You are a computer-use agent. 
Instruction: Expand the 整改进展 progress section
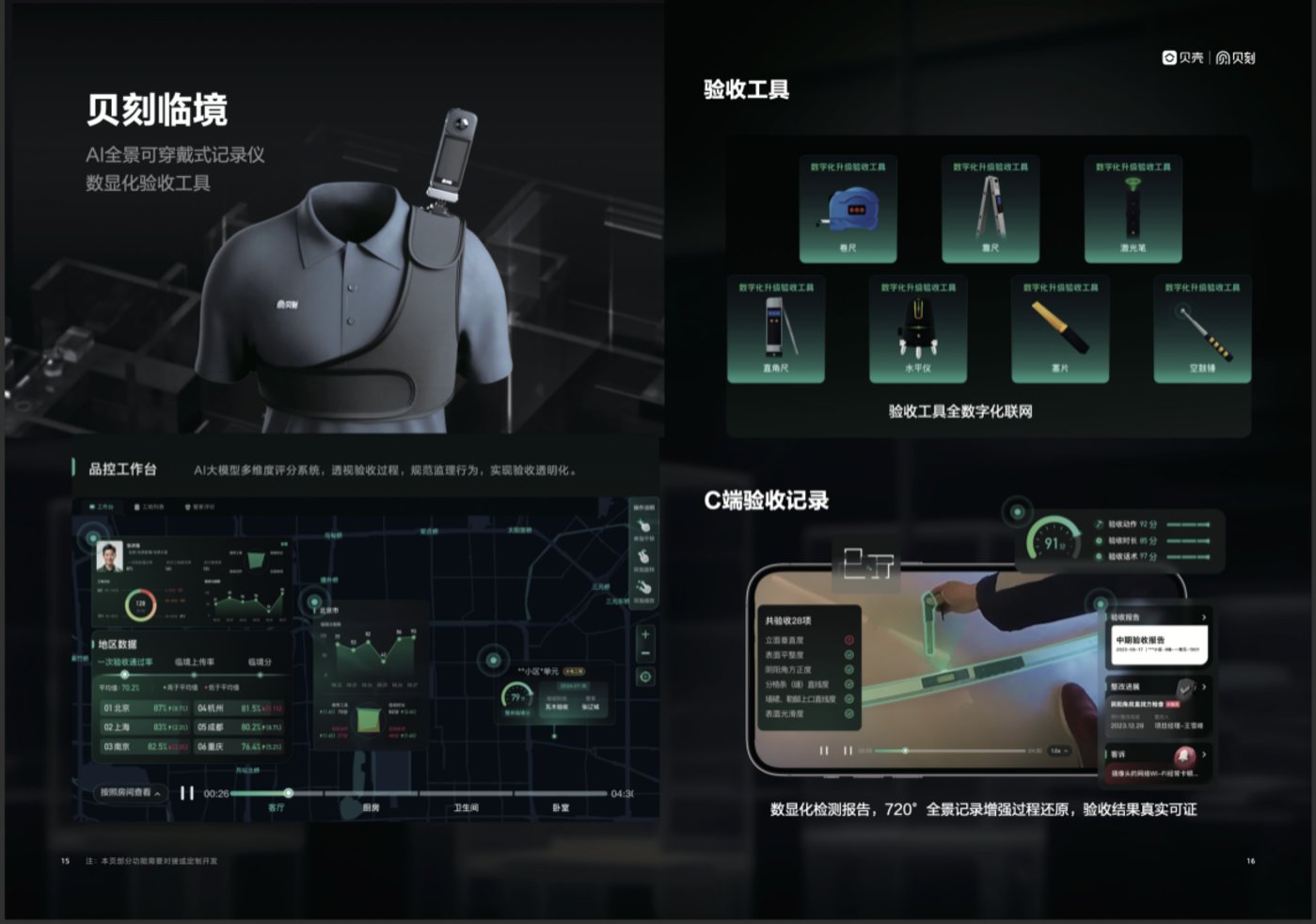[1204, 686]
